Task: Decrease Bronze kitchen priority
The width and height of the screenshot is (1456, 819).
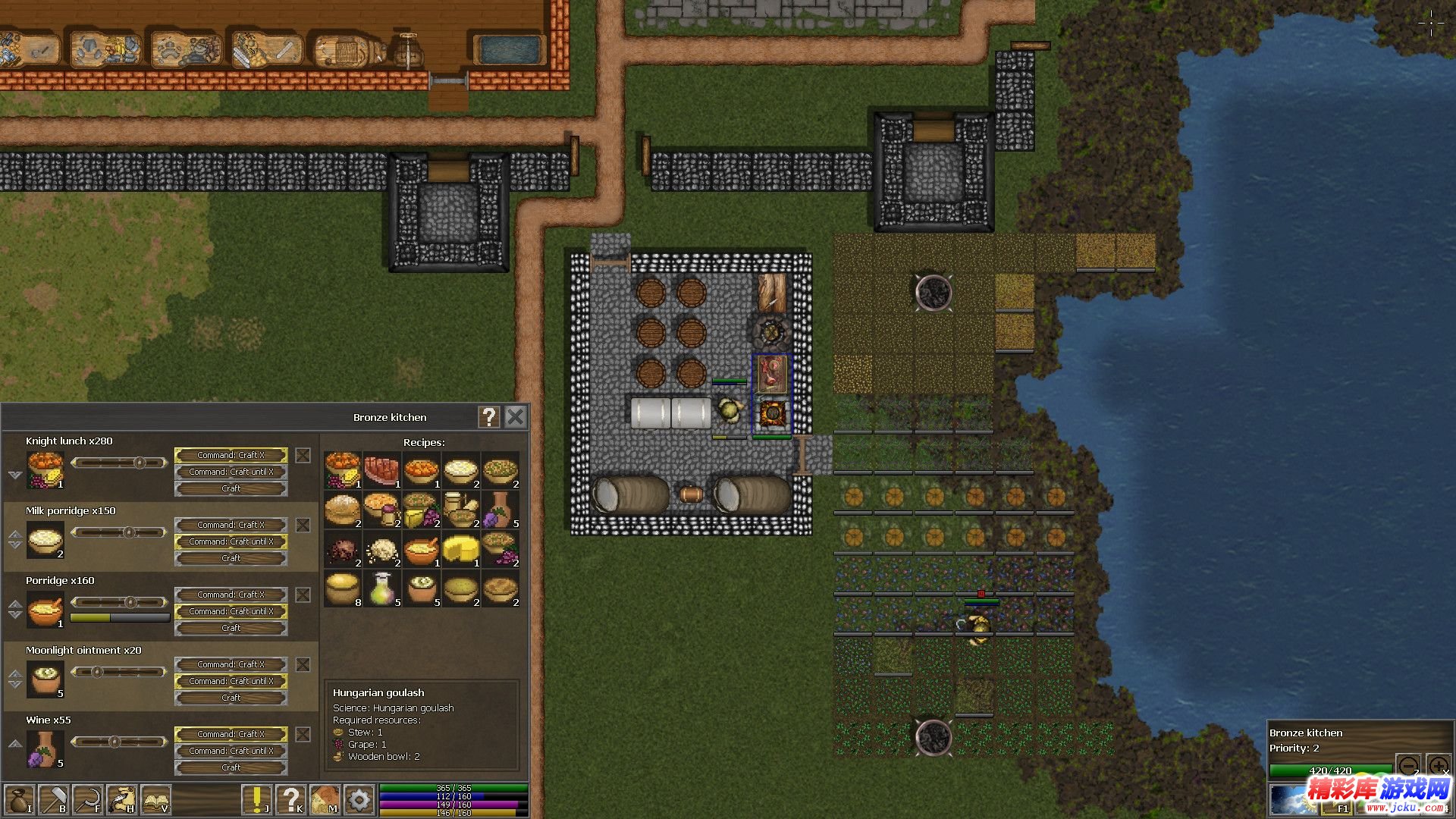Action: tap(1408, 764)
